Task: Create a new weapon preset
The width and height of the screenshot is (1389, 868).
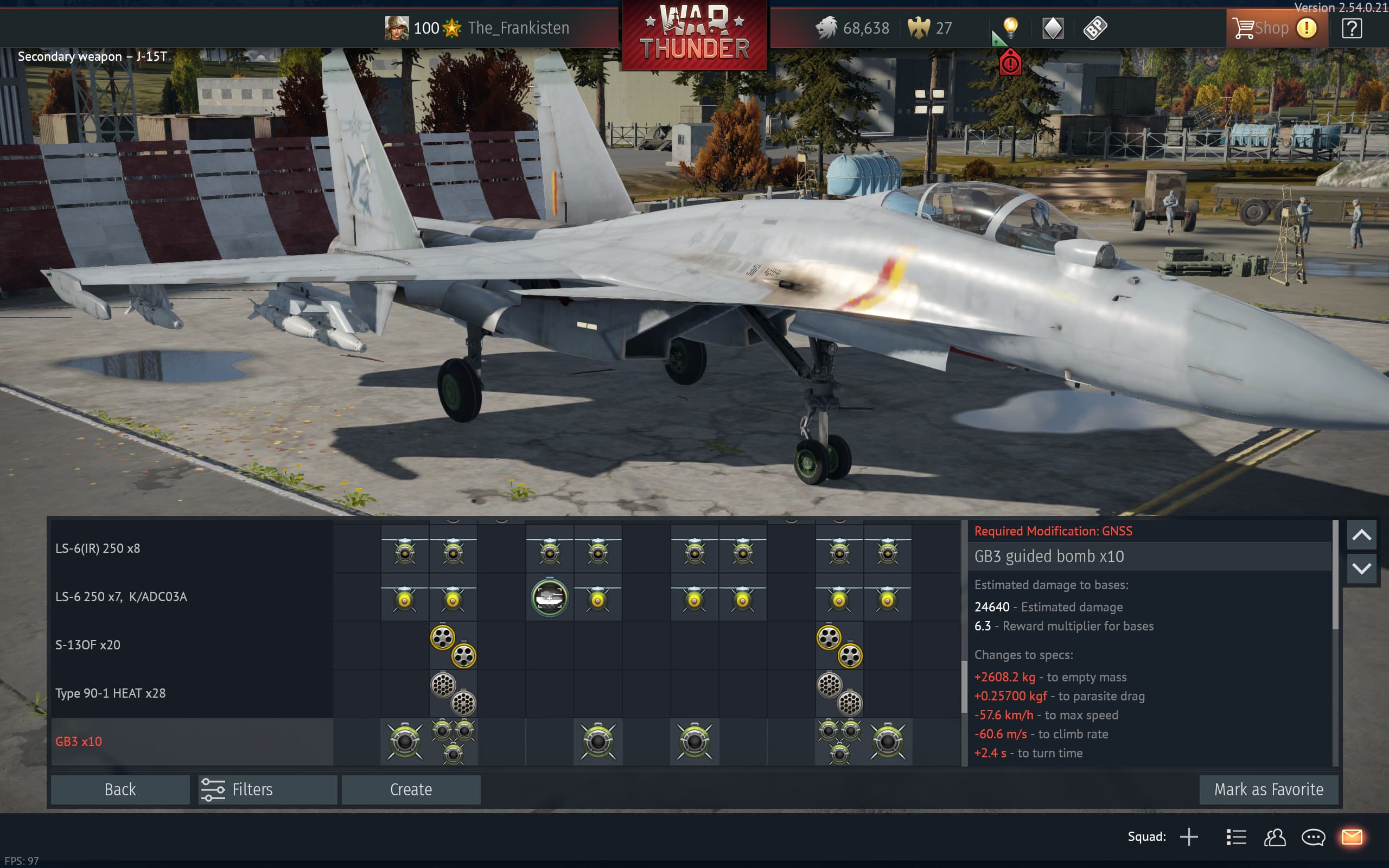Action: 411,789
